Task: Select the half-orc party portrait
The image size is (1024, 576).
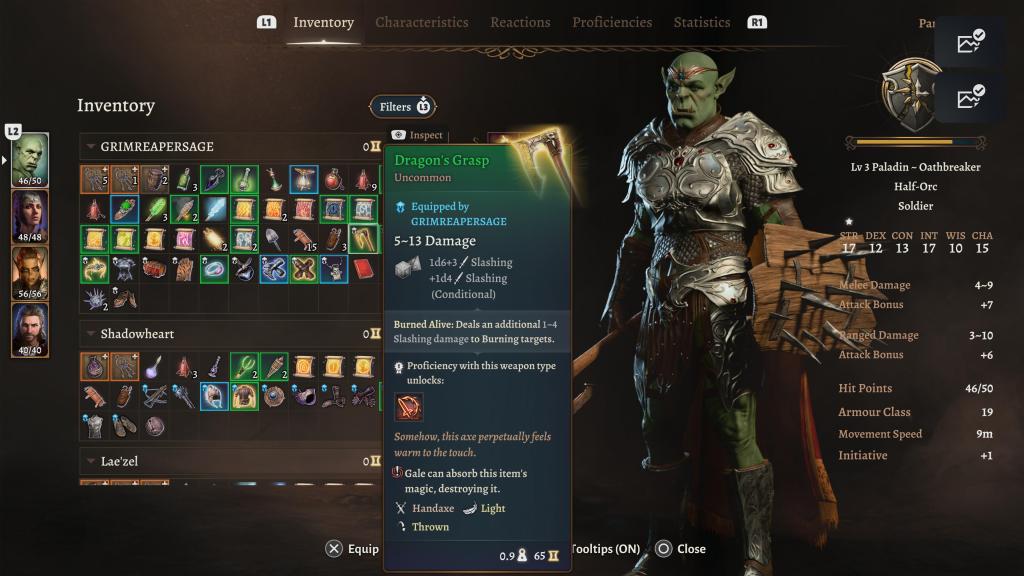Action: (30, 160)
